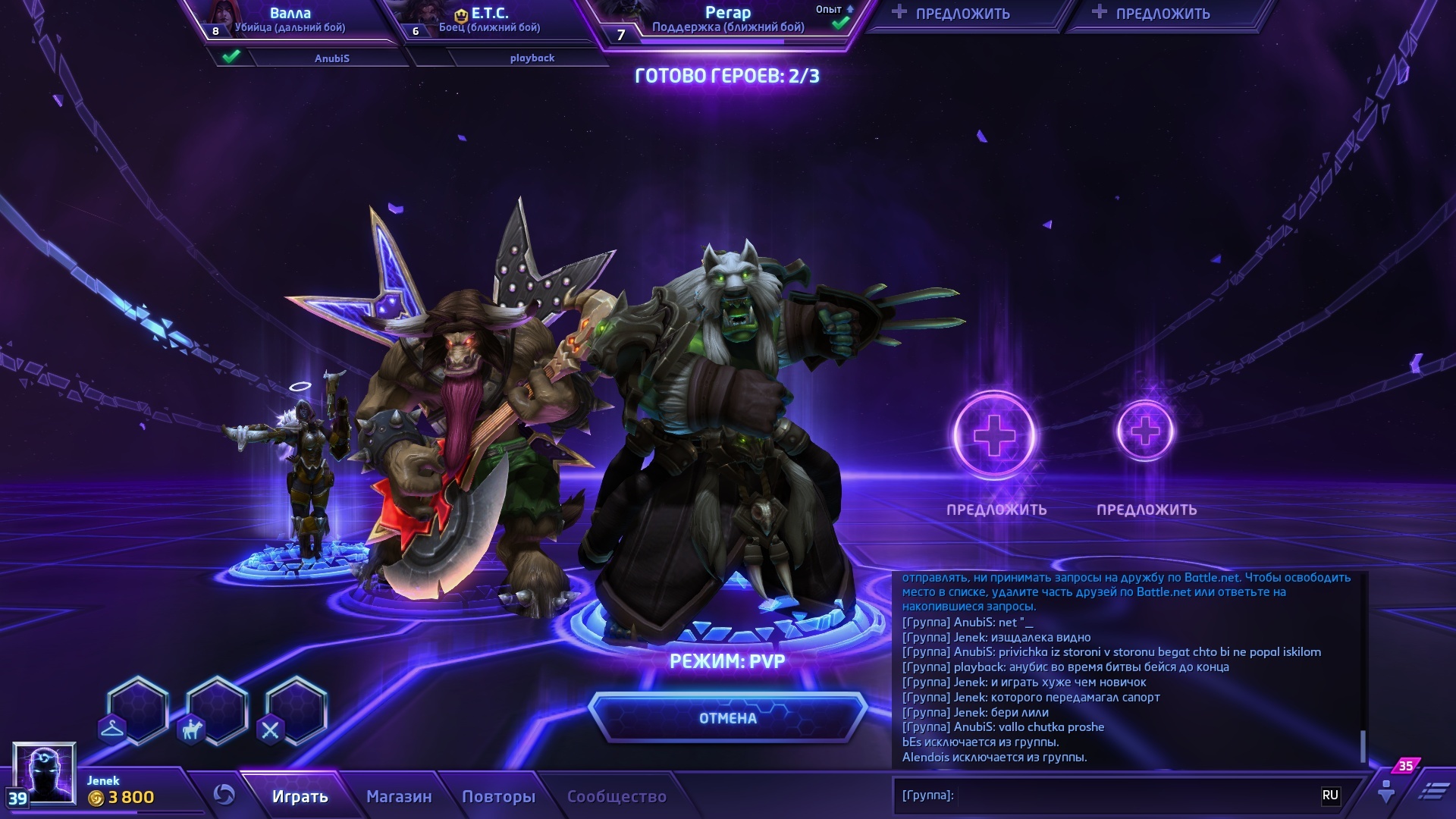
Task: Open Jenek player profile portrait
Action: 44,772
